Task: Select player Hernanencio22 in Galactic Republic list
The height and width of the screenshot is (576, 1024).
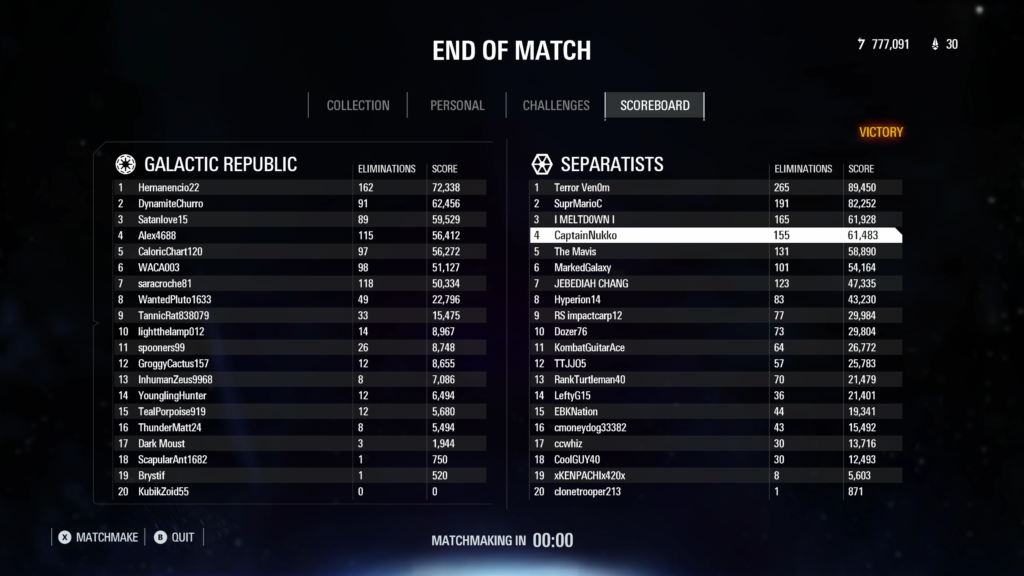Action: click(300, 187)
